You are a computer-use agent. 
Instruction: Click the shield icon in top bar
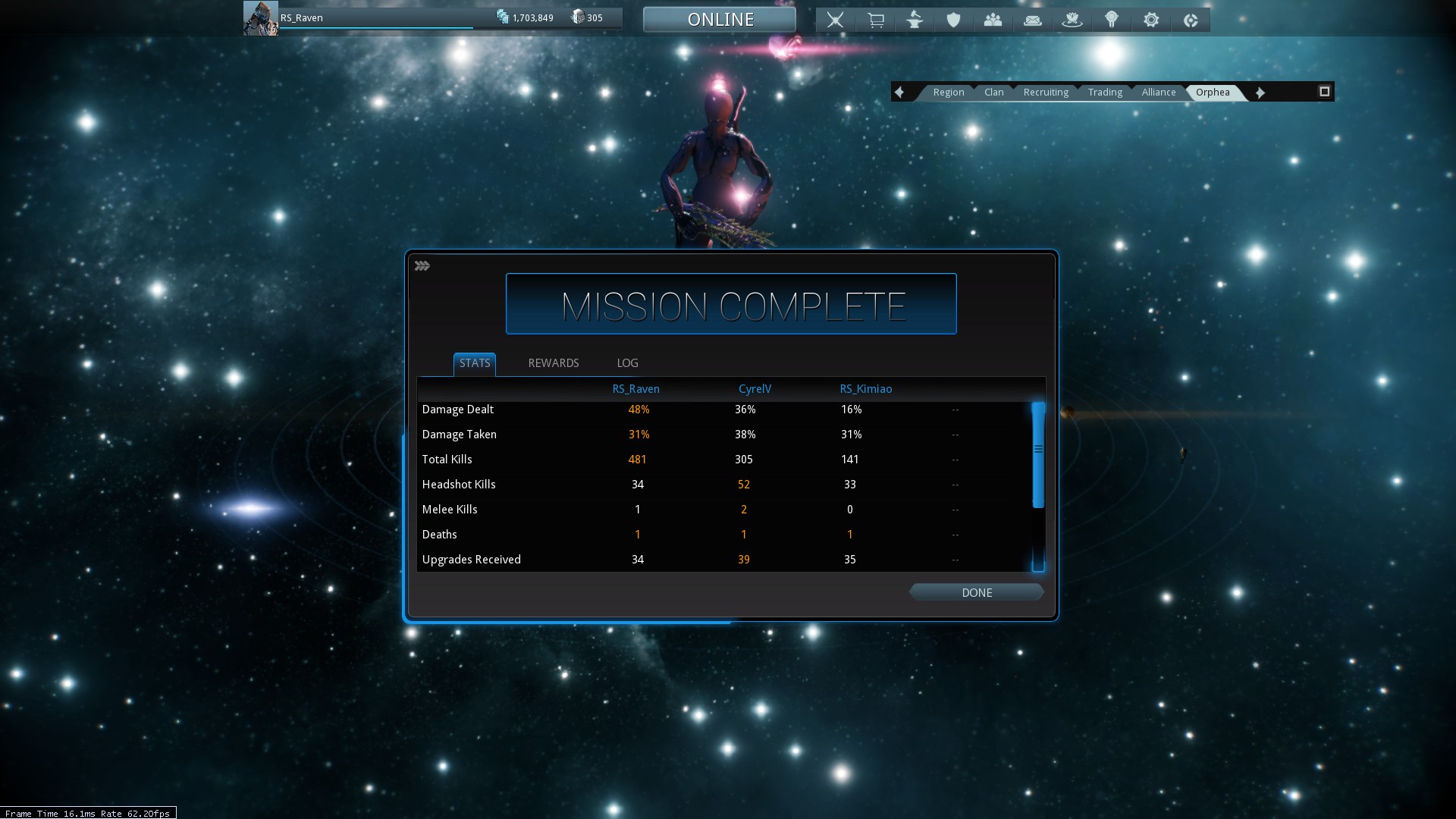953,20
